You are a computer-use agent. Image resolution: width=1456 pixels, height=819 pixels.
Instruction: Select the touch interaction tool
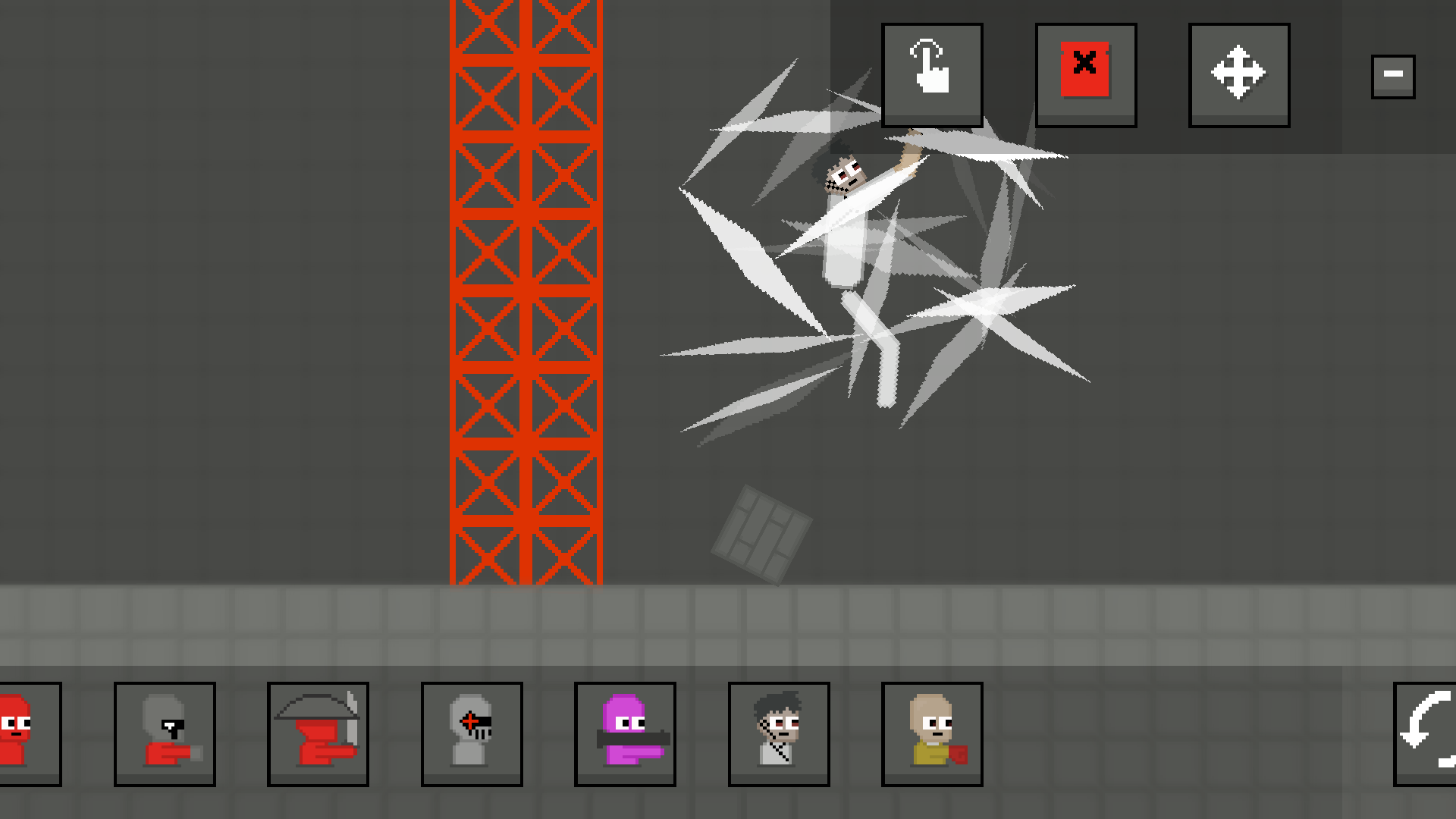point(932,74)
